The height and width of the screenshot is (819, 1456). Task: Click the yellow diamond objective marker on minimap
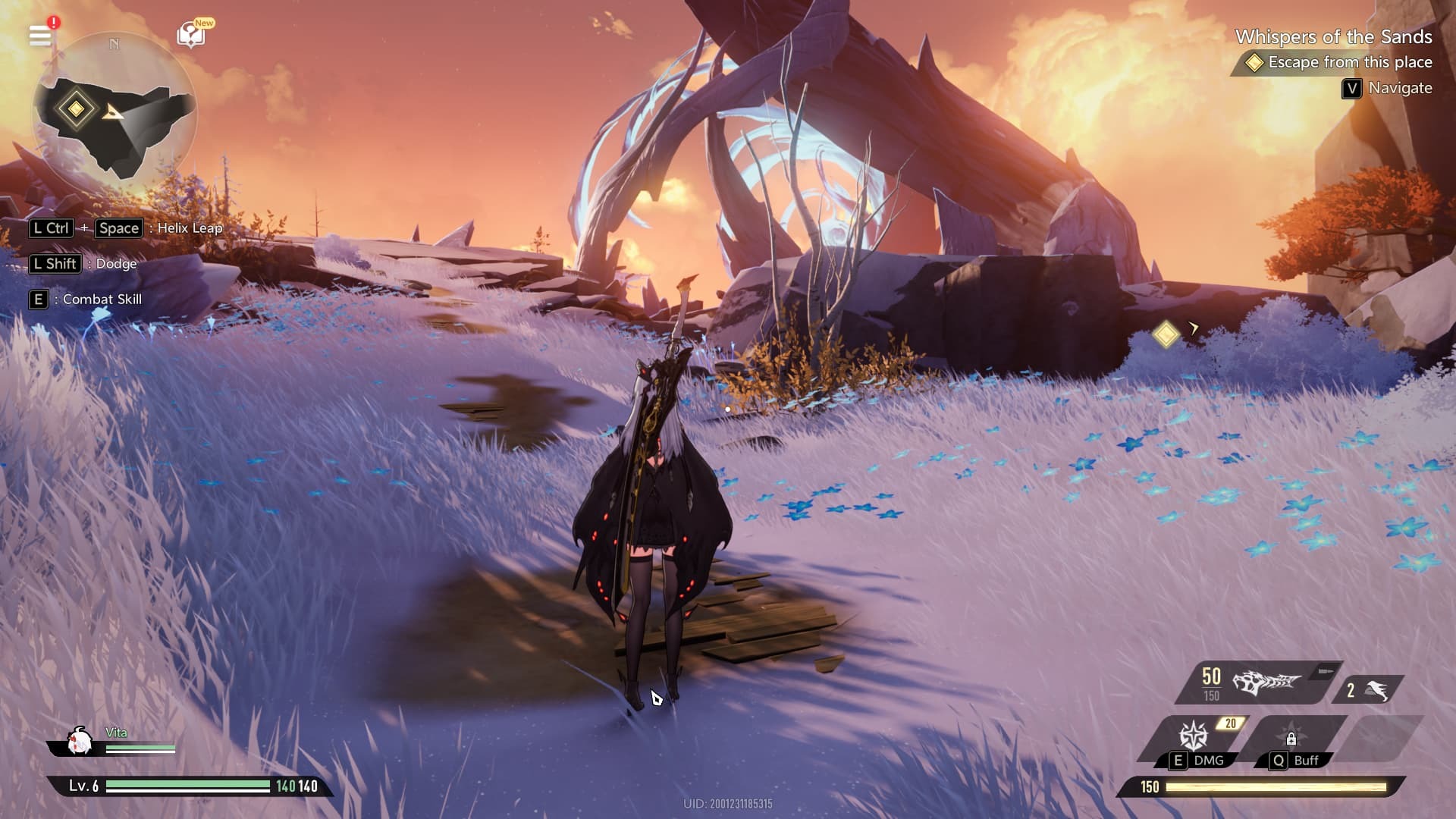(76, 108)
